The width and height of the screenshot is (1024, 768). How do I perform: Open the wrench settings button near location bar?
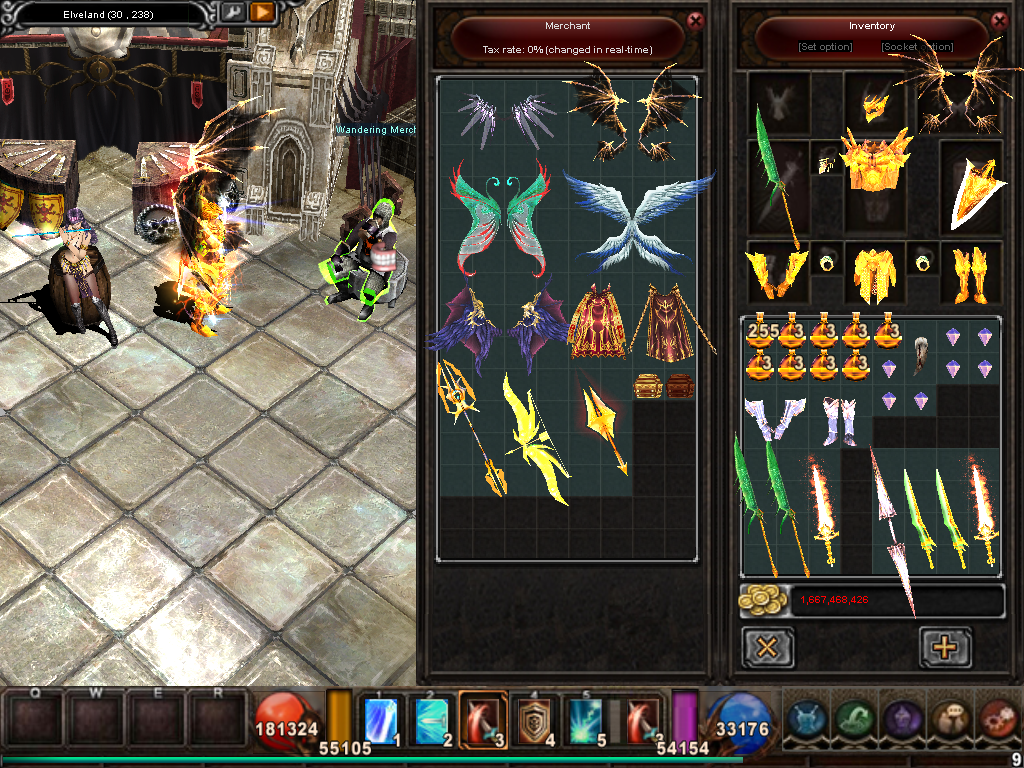click(x=233, y=12)
